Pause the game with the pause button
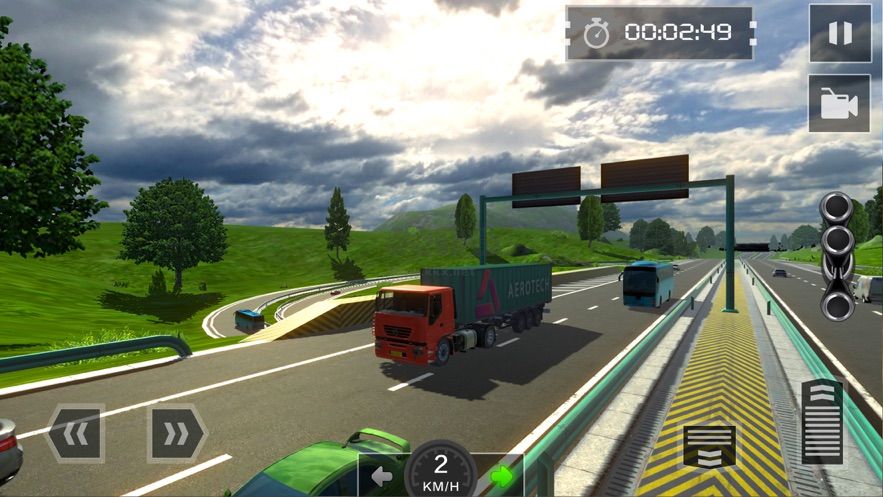The height and width of the screenshot is (497, 883). point(839,33)
